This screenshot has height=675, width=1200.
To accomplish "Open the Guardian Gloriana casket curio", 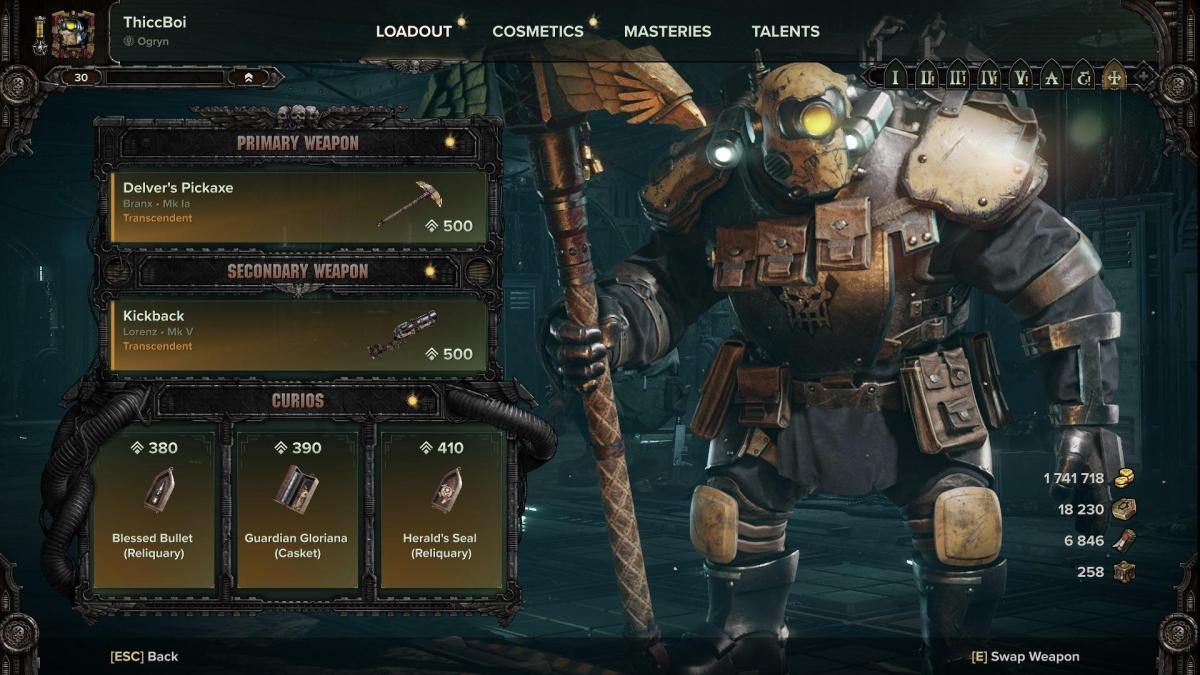I will 297,508.
